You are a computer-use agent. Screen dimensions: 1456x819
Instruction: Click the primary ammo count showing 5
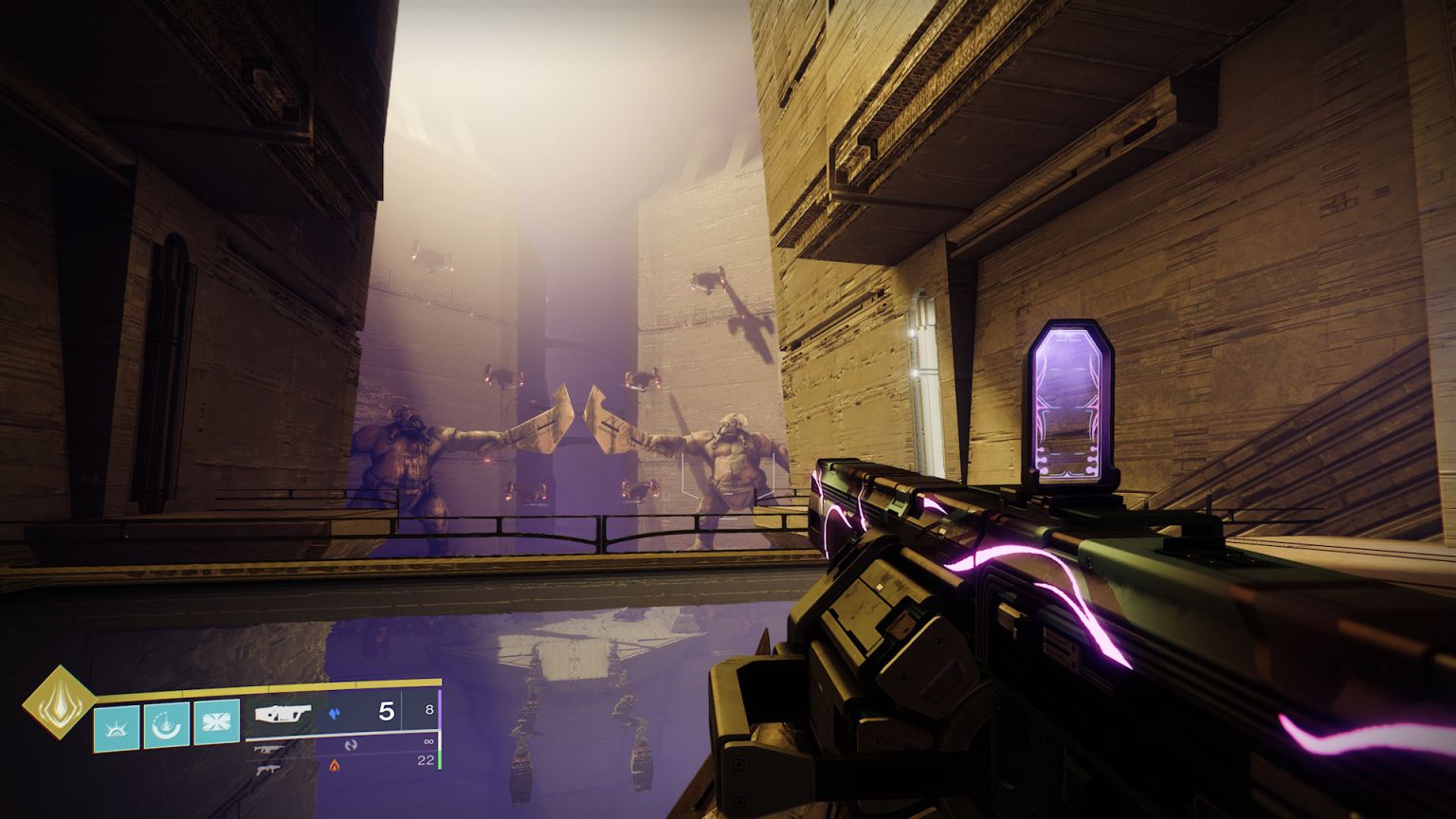click(x=385, y=713)
